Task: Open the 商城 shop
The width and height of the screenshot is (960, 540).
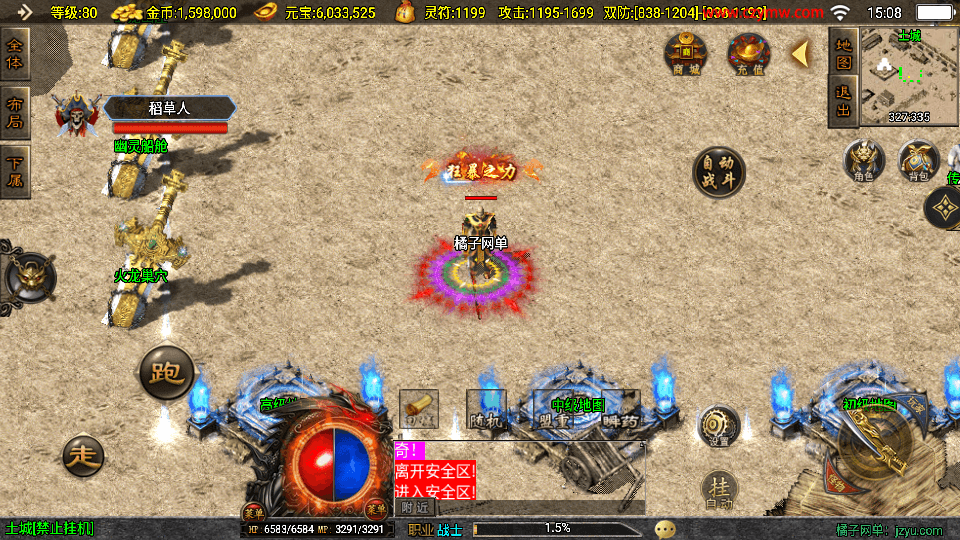Action: point(686,53)
